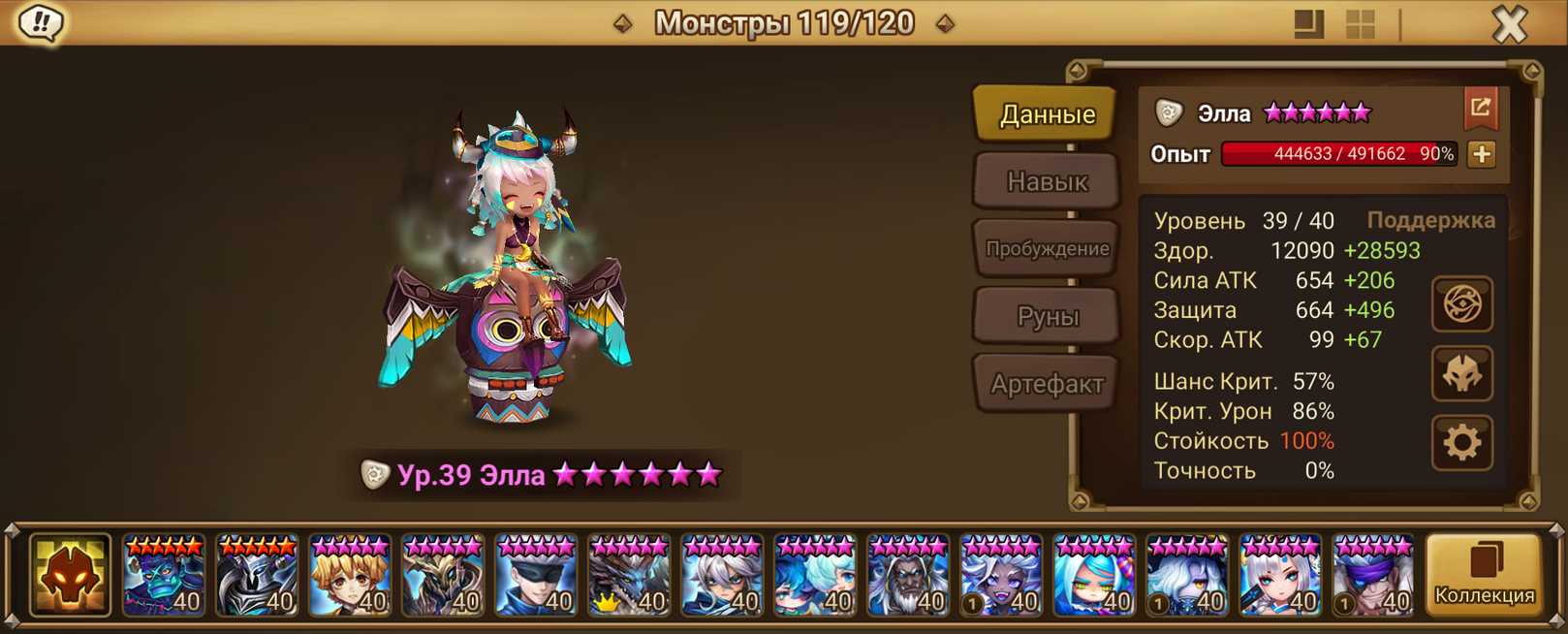Pick the green Frankenstein monster portrait

[x=164, y=577]
